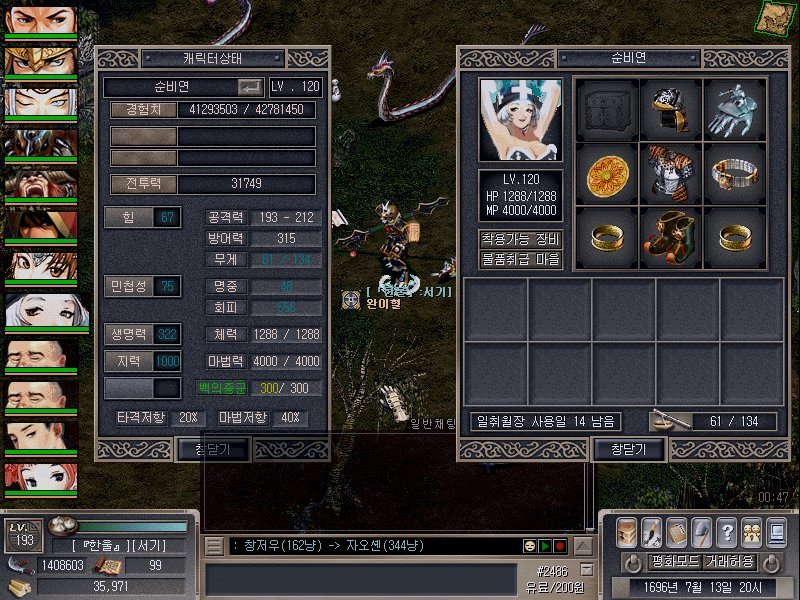
Task: Click the 민첩성 (agility) stat button
Action: point(128,286)
